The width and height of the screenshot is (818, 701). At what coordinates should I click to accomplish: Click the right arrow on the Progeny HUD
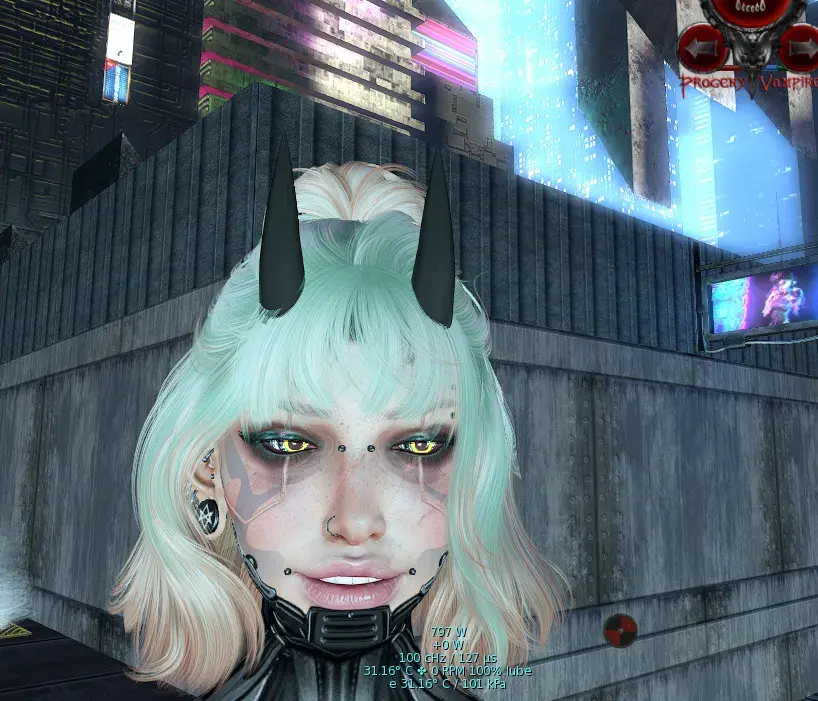click(x=800, y=45)
